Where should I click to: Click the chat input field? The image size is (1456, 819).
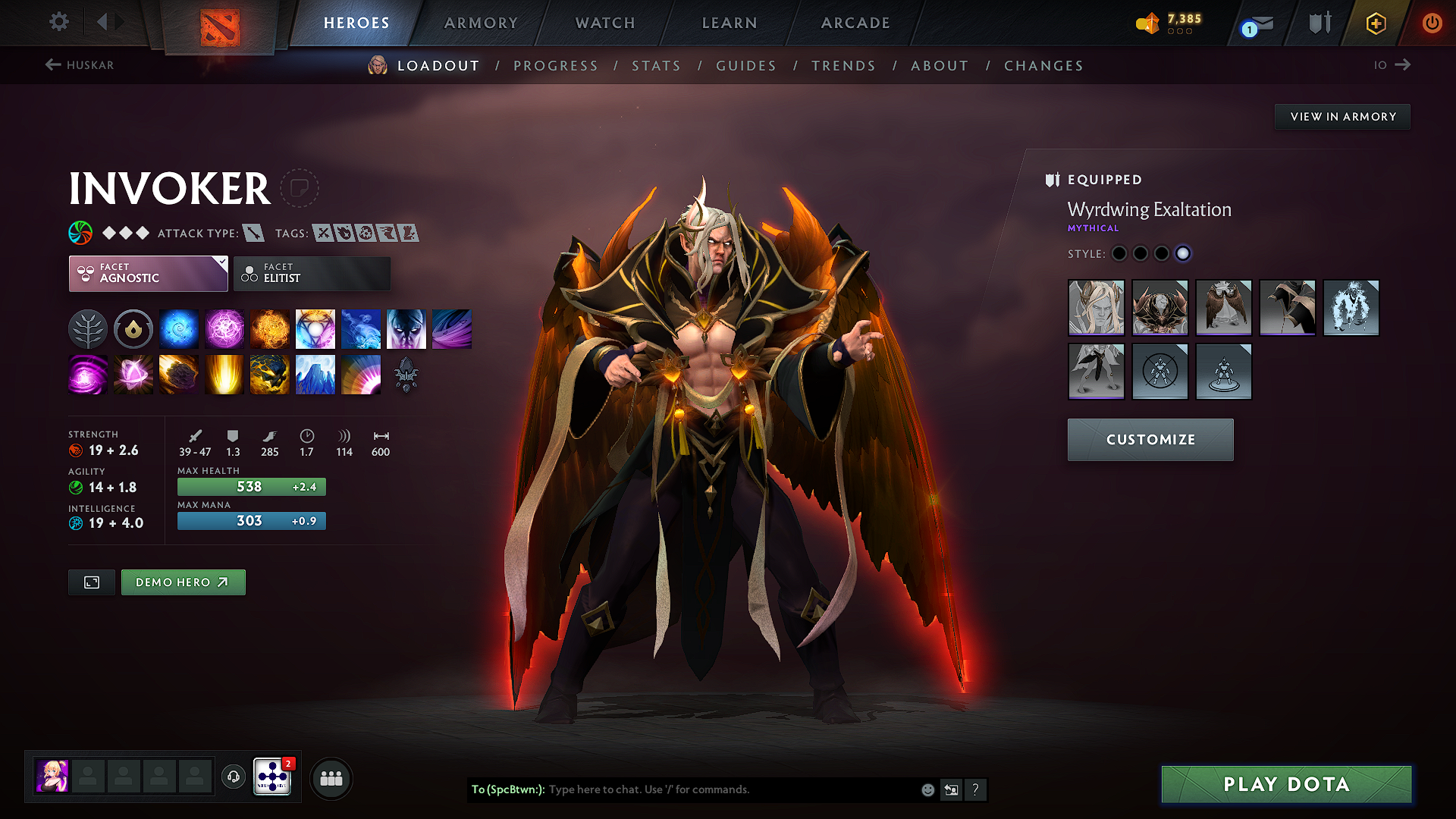point(720,789)
